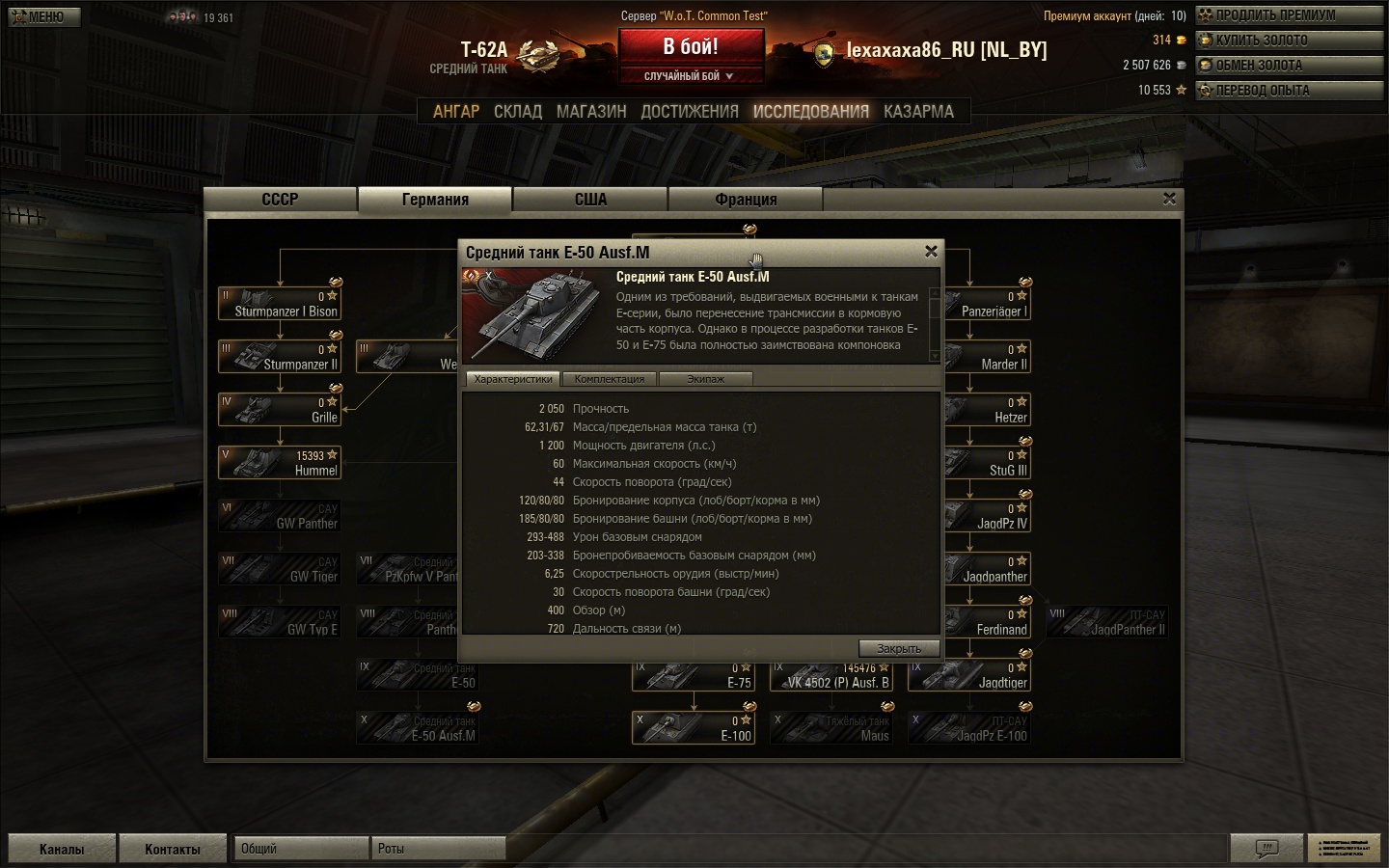This screenshot has width=1389, height=868.
Task: Select the США nation tab
Action: (x=590, y=200)
